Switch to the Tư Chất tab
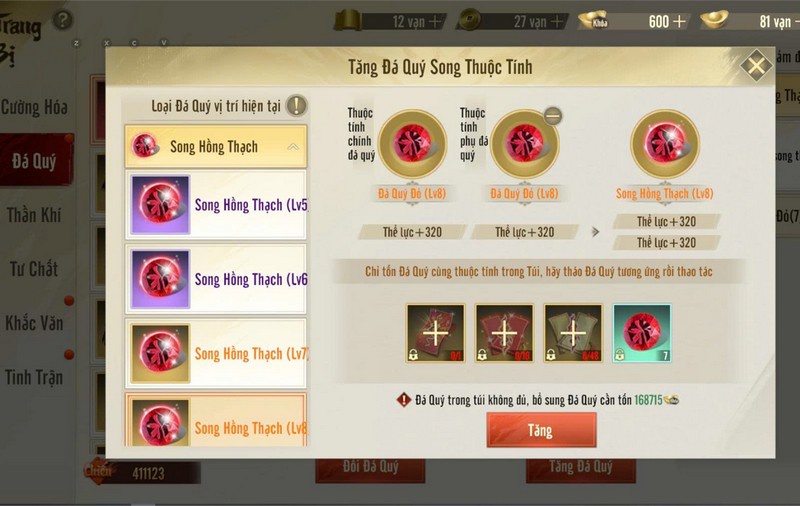800x506 pixels. point(36,268)
